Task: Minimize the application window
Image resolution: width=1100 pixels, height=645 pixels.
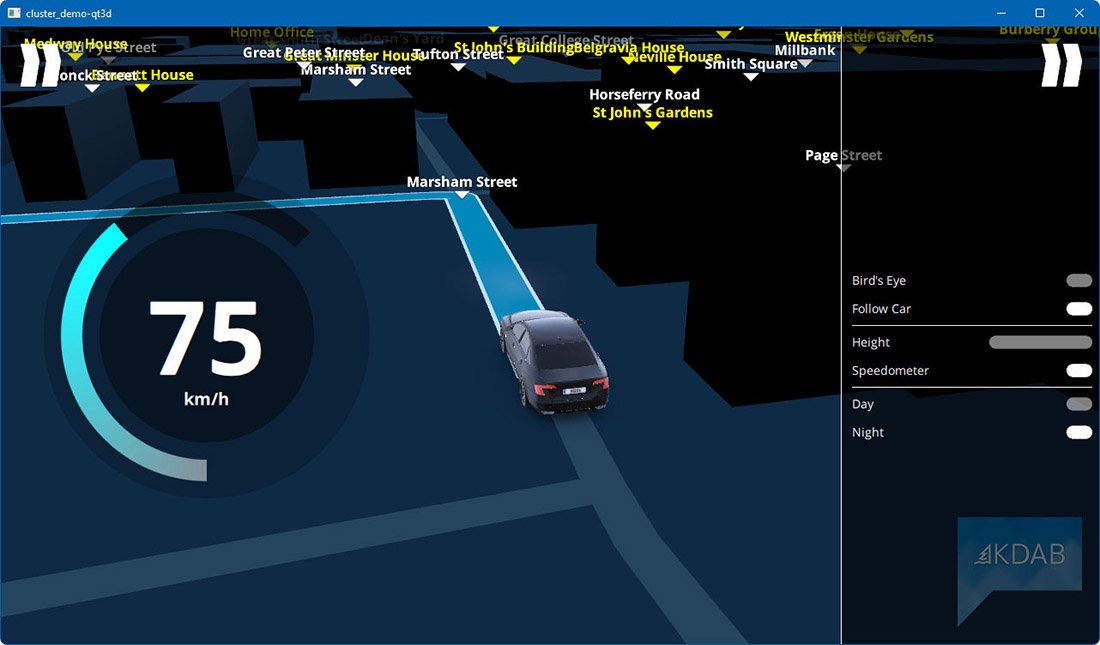Action: click(x=1001, y=13)
